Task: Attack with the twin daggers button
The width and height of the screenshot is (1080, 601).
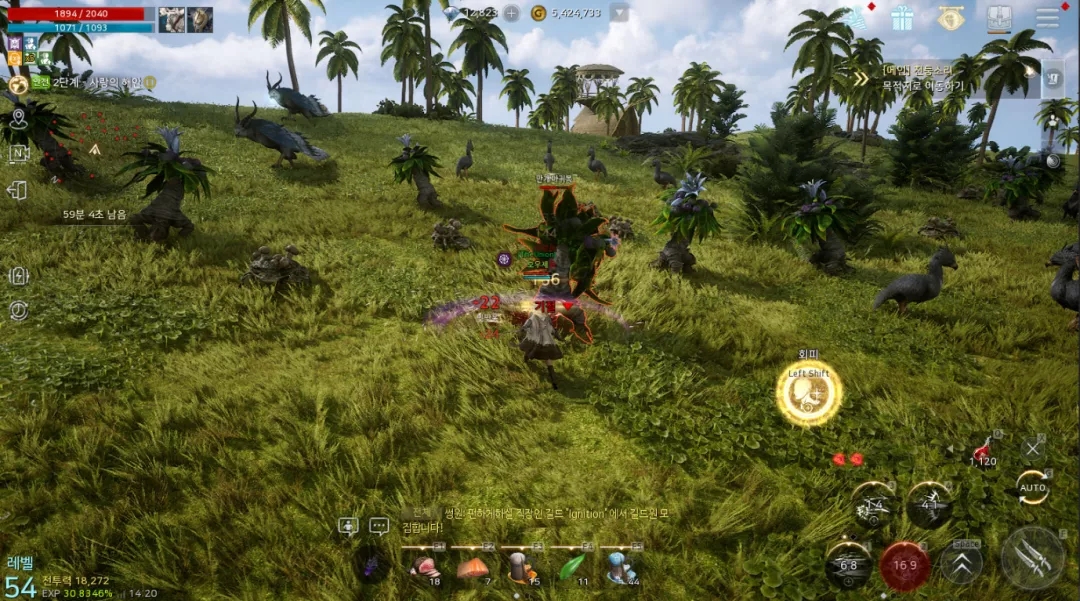Action: coord(1032,557)
